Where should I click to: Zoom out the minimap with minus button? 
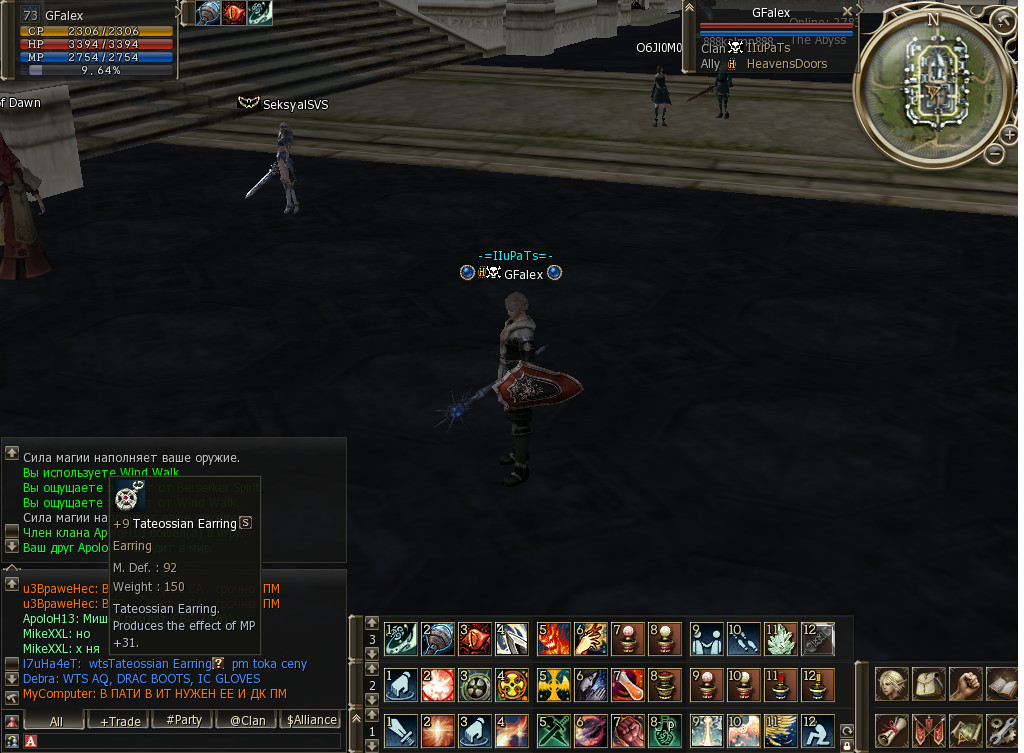[x=994, y=153]
